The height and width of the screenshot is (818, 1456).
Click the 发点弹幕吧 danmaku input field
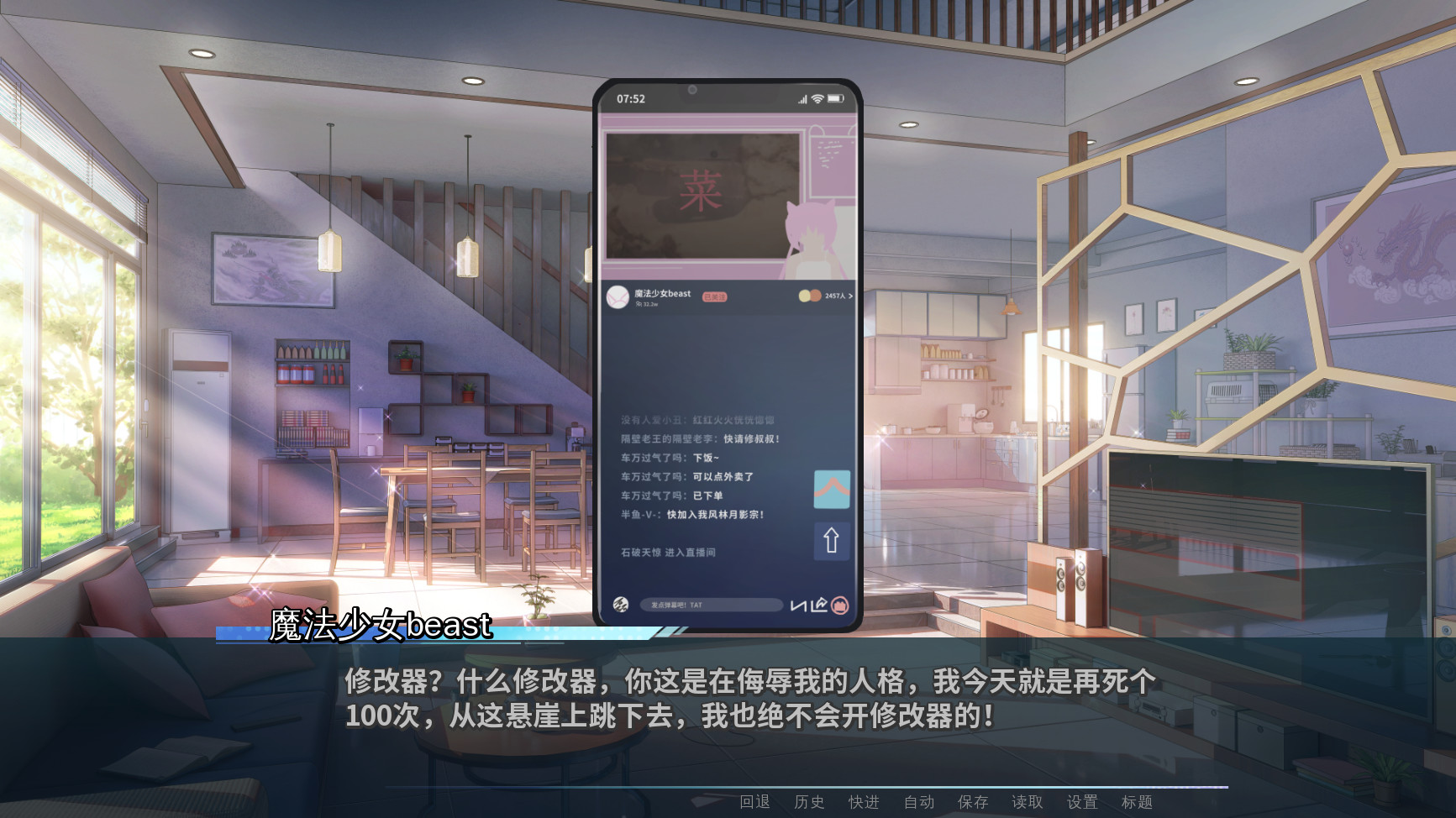(x=710, y=604)
